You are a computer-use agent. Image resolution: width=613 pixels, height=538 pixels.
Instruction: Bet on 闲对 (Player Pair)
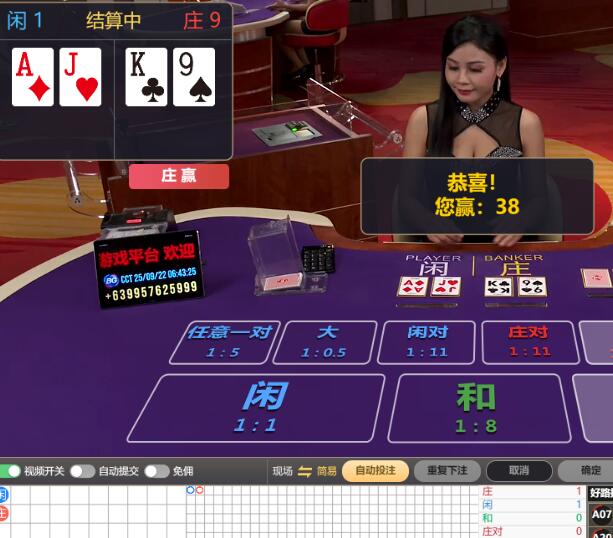pos(427,342)
